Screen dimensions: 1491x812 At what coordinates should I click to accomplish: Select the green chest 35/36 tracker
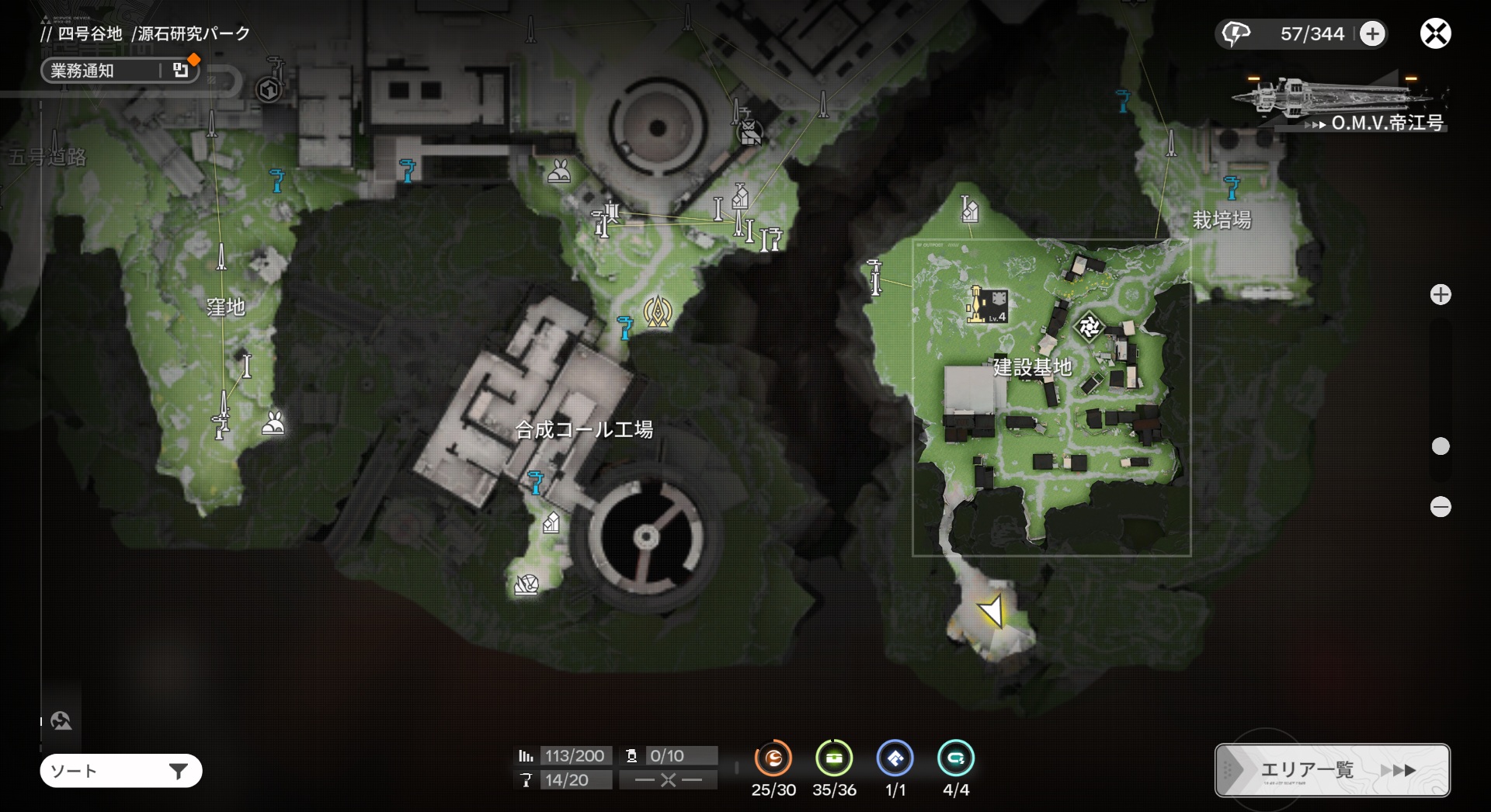tap(834, 758)
